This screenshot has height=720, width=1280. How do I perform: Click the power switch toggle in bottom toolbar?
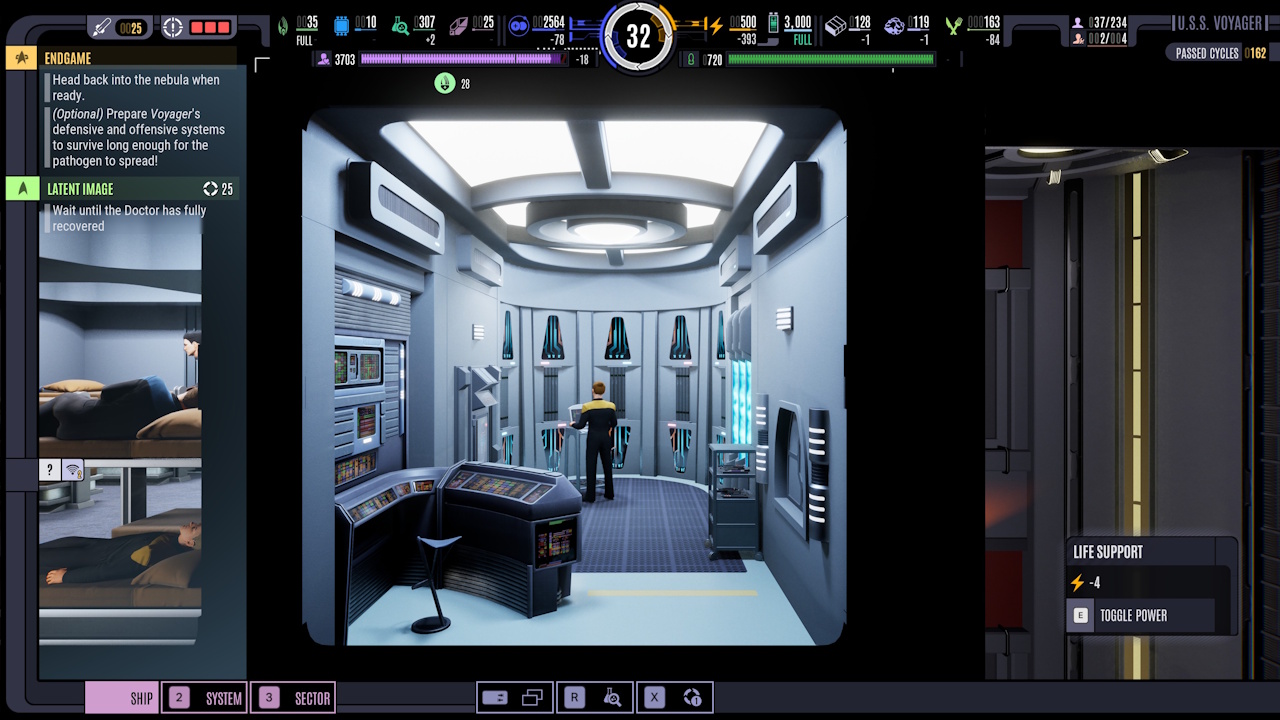(496, 697)
